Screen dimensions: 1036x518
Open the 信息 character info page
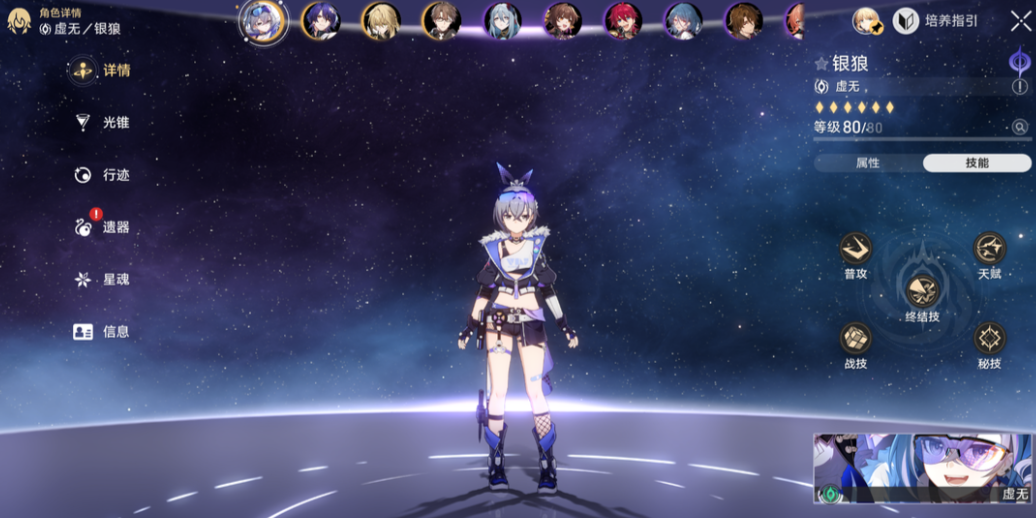[x=103, y=331]
